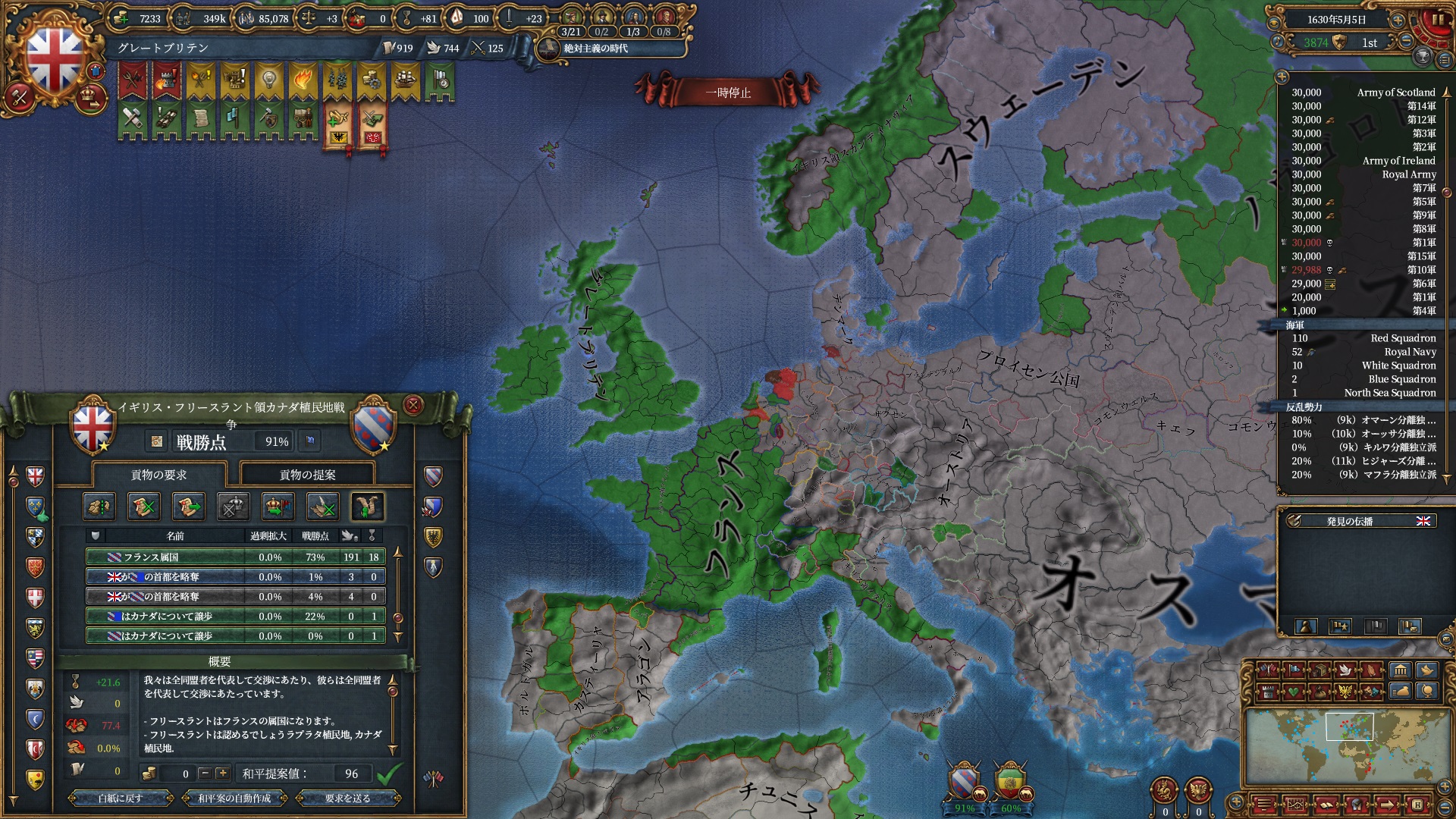Decrease game speed with the minus button beside the score

tap(1406, 42)
